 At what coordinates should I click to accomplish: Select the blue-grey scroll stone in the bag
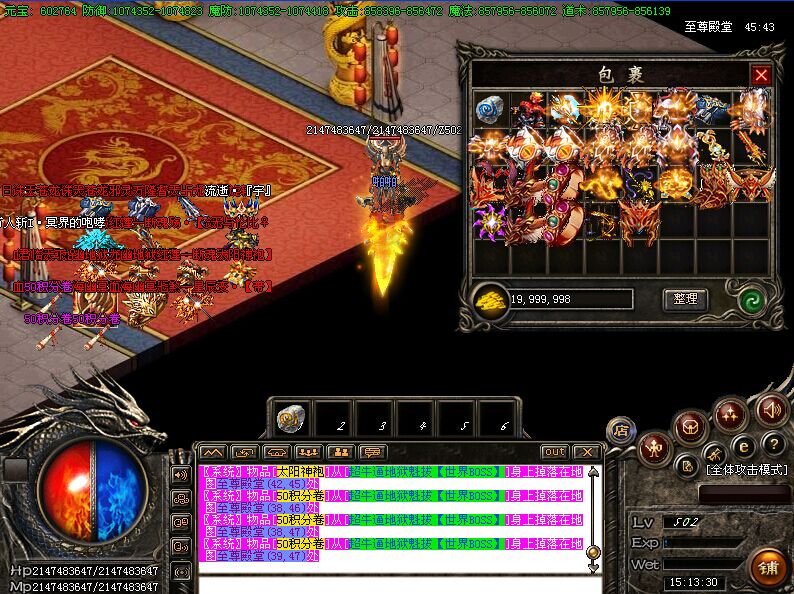[488, 107]
